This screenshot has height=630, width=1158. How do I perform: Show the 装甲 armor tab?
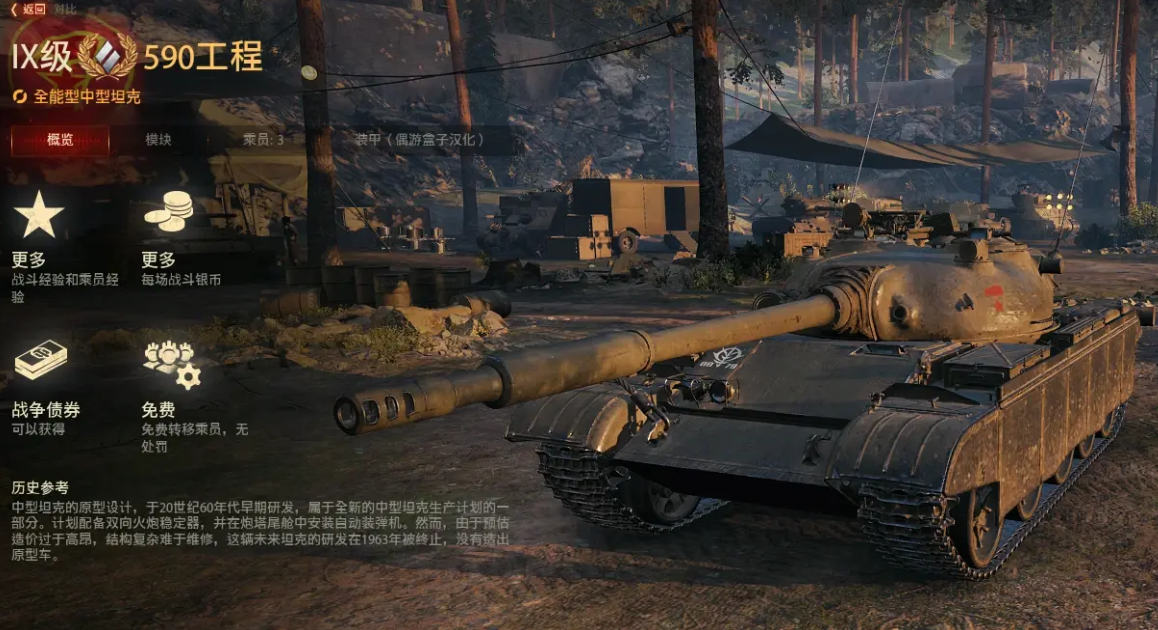420,140
